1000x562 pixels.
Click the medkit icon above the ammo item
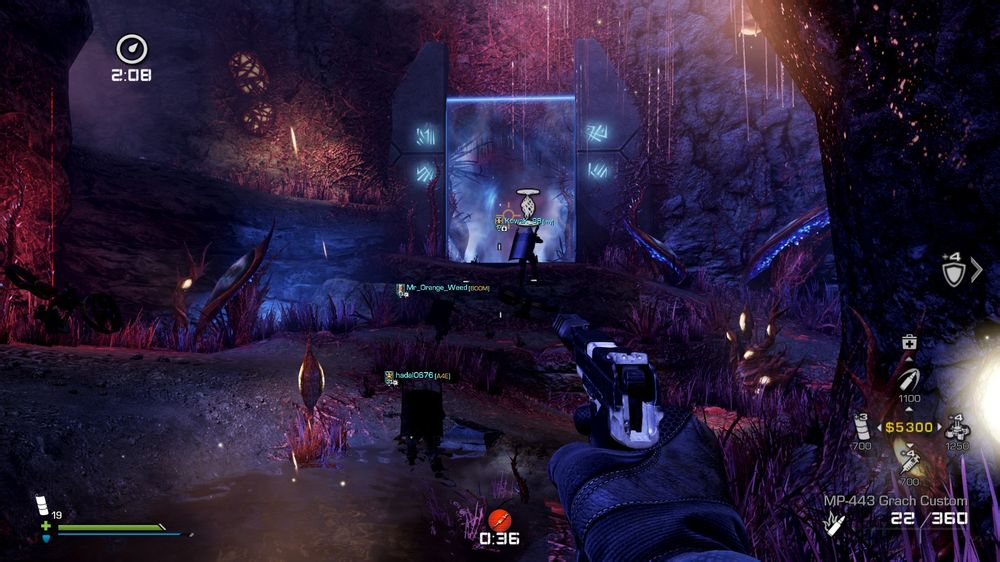click(x=910, y=343)
